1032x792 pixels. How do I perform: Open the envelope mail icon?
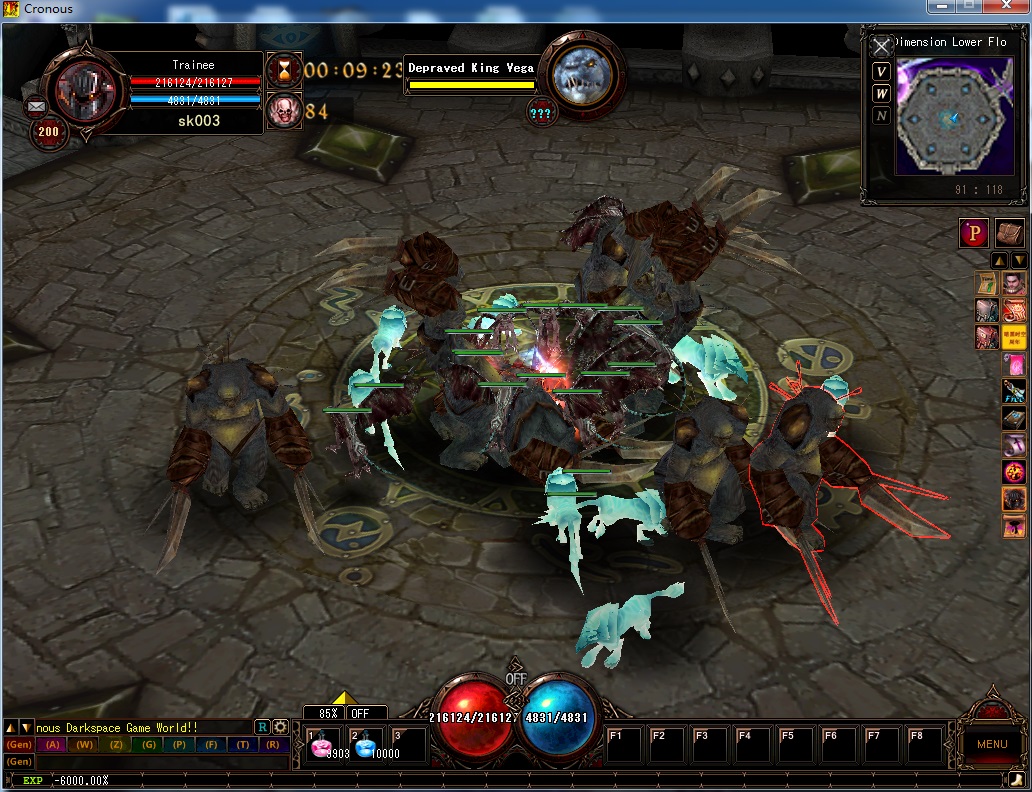[x=37, y=105]
